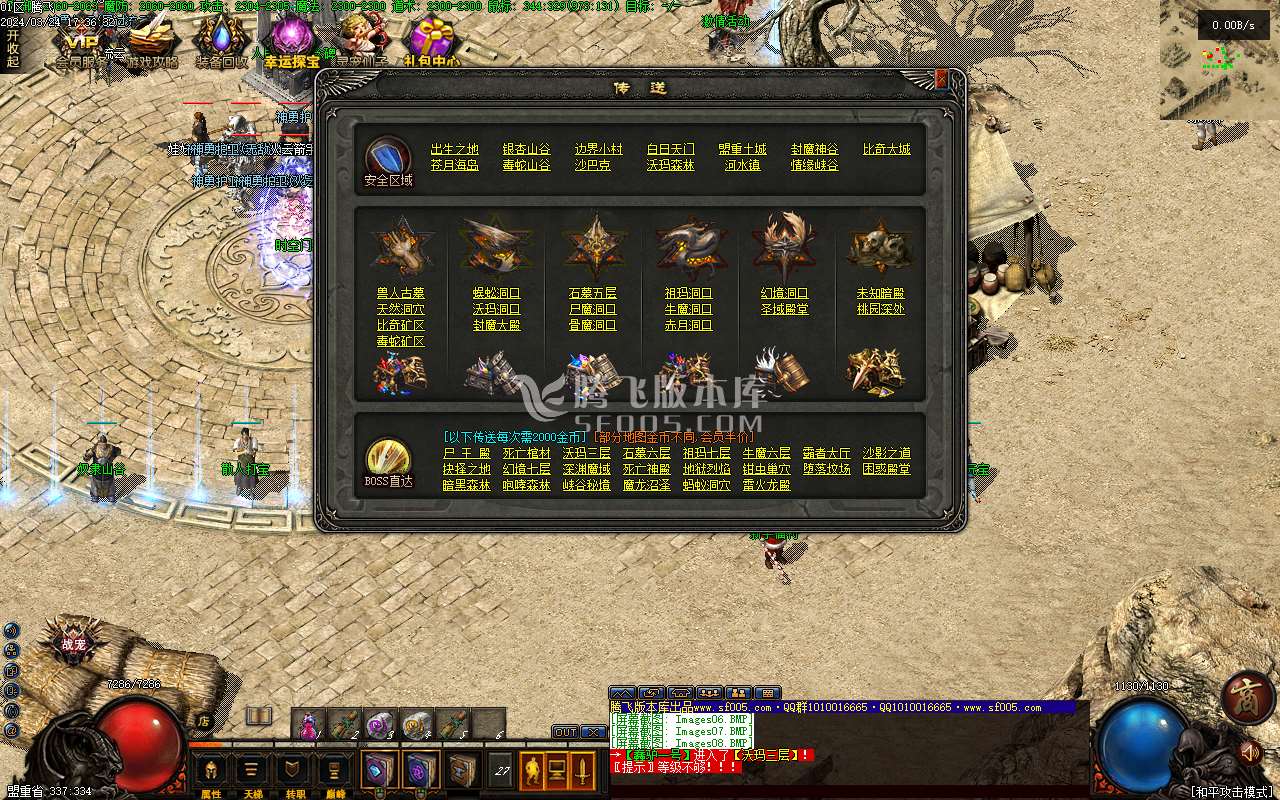This screenshot has height=800, width=1280.
Task: Choose 雷炎龙殿 boss destination
Action: pyautogui.click(x=766, y=485)
